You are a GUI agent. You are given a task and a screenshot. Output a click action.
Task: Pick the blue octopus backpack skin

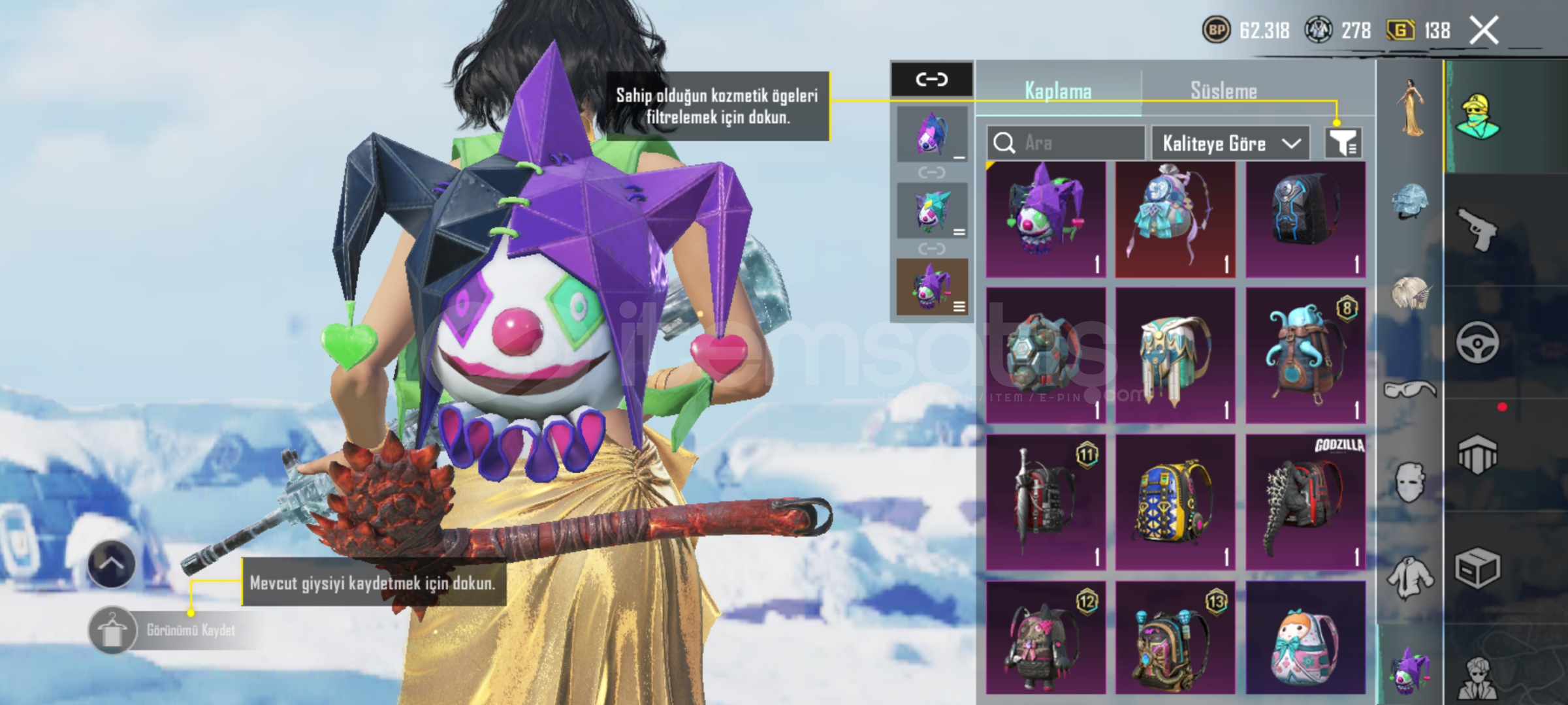[x=1305, y=356]
